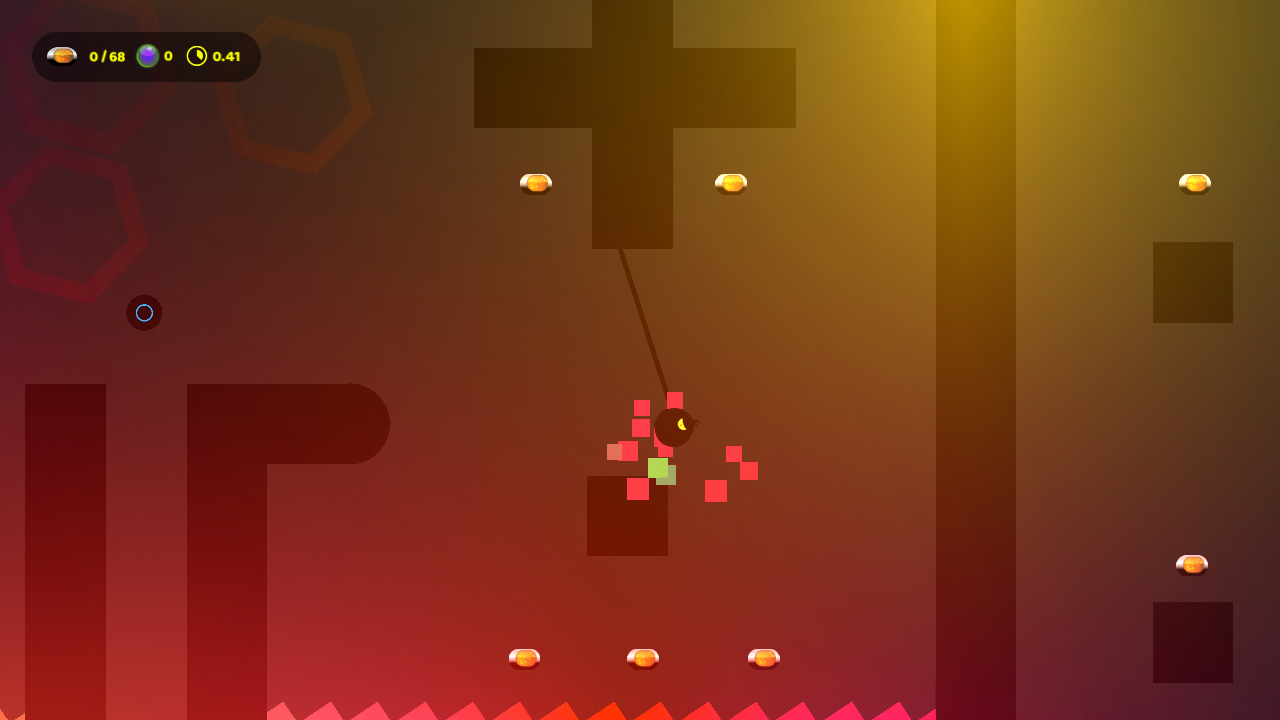Collect the leftmost candy above the spikes
This screenshot has height=720, width=1280.
pos(523,657)
